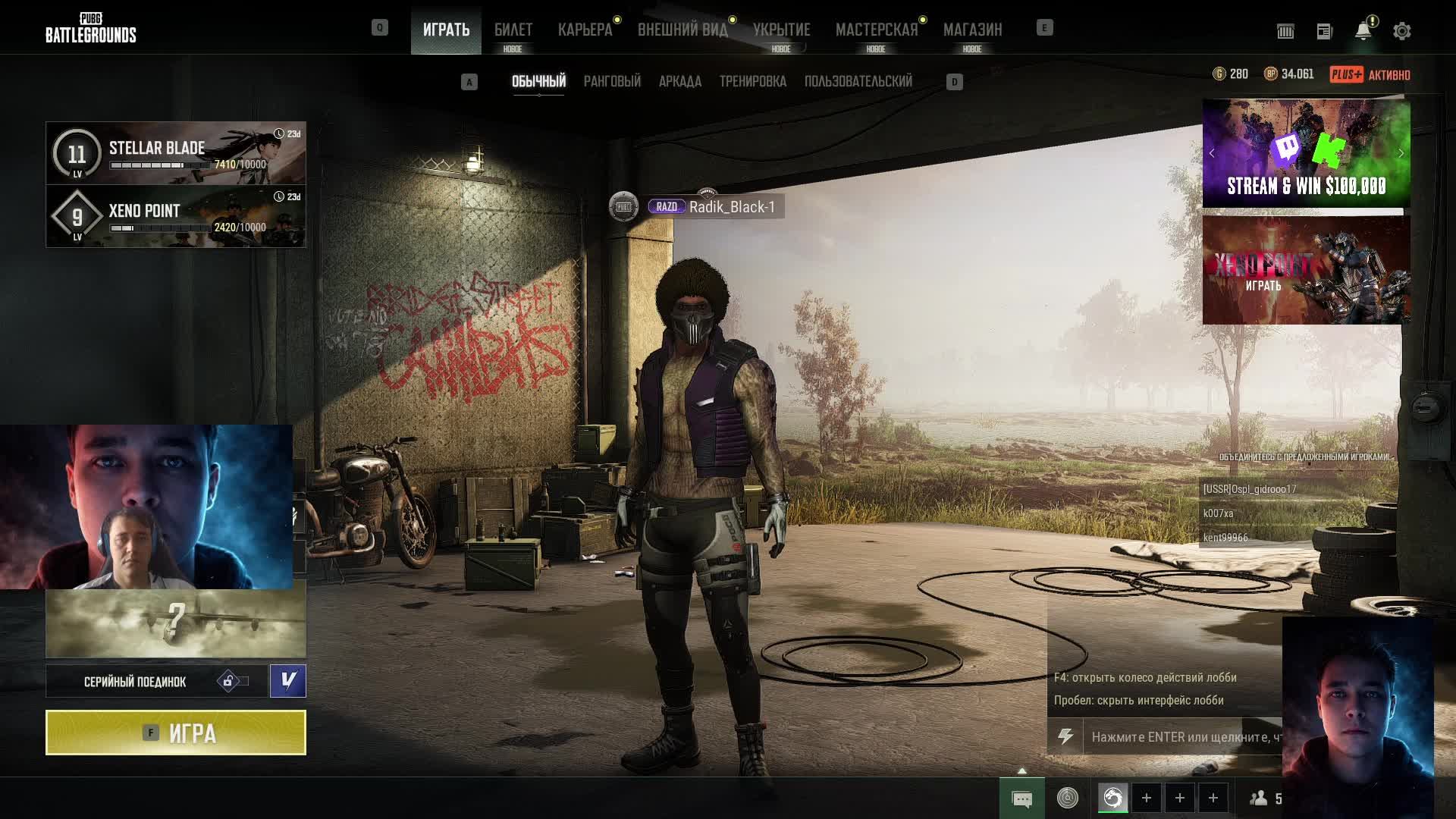Open the settings gear icon
Viewport: 1456px width, 819px height.
click(x=1401, y=31)
